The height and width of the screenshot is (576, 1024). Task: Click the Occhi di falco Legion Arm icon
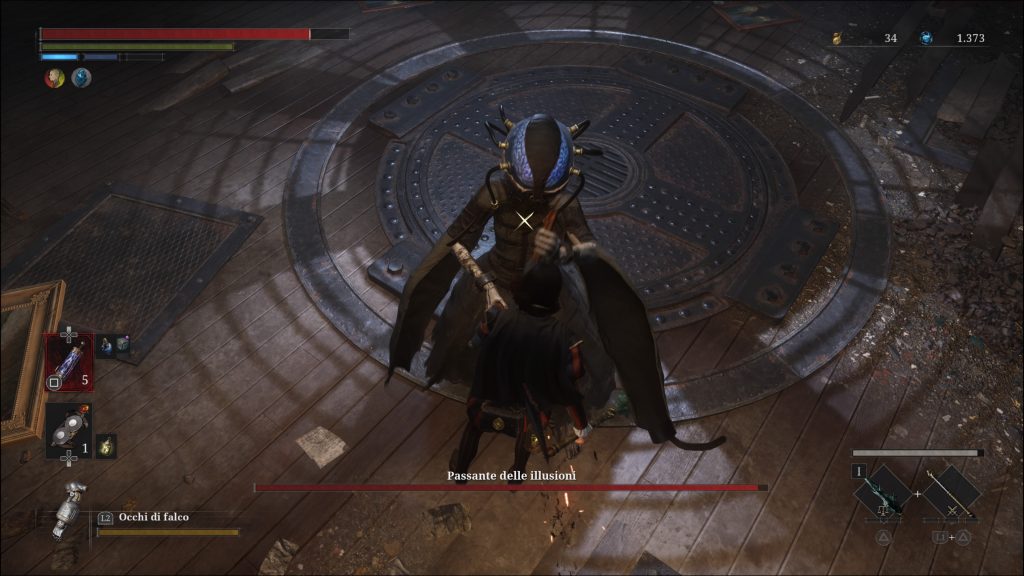[x=69, y=508]
